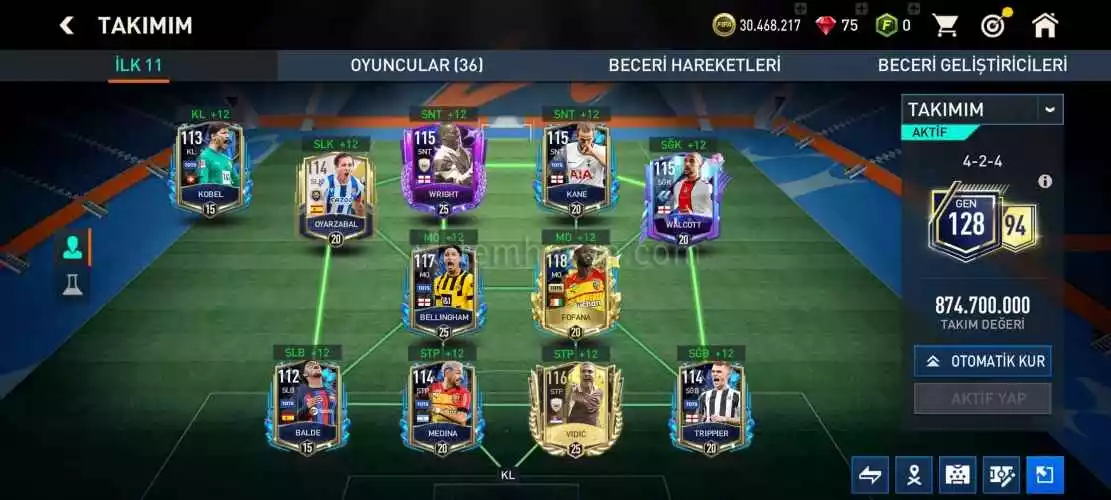Show the BECERİ GELİŞTİRİCİLERİ tab
This screenshot has height=500, width=1111.
(971, 65)
